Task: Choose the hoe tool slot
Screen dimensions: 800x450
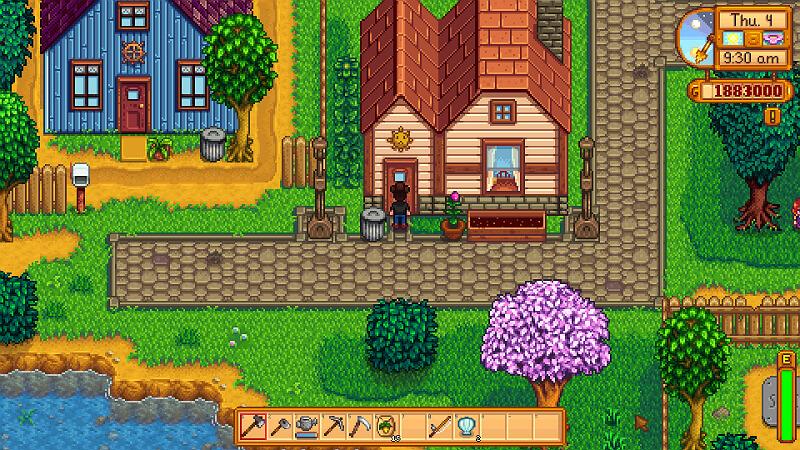Action: point(281,427)
